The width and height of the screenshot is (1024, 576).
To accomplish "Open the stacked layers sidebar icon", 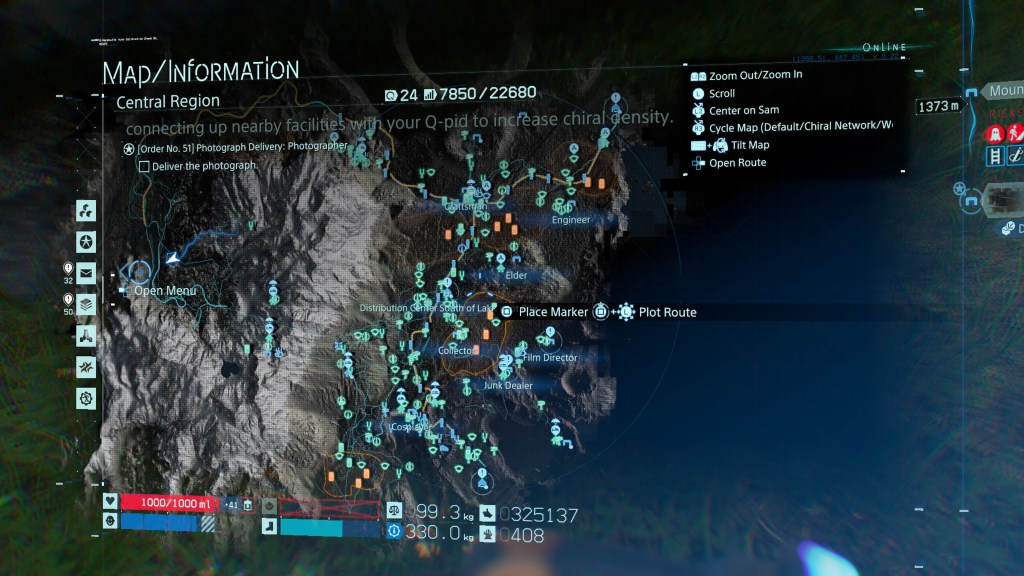I will (87, 304).
